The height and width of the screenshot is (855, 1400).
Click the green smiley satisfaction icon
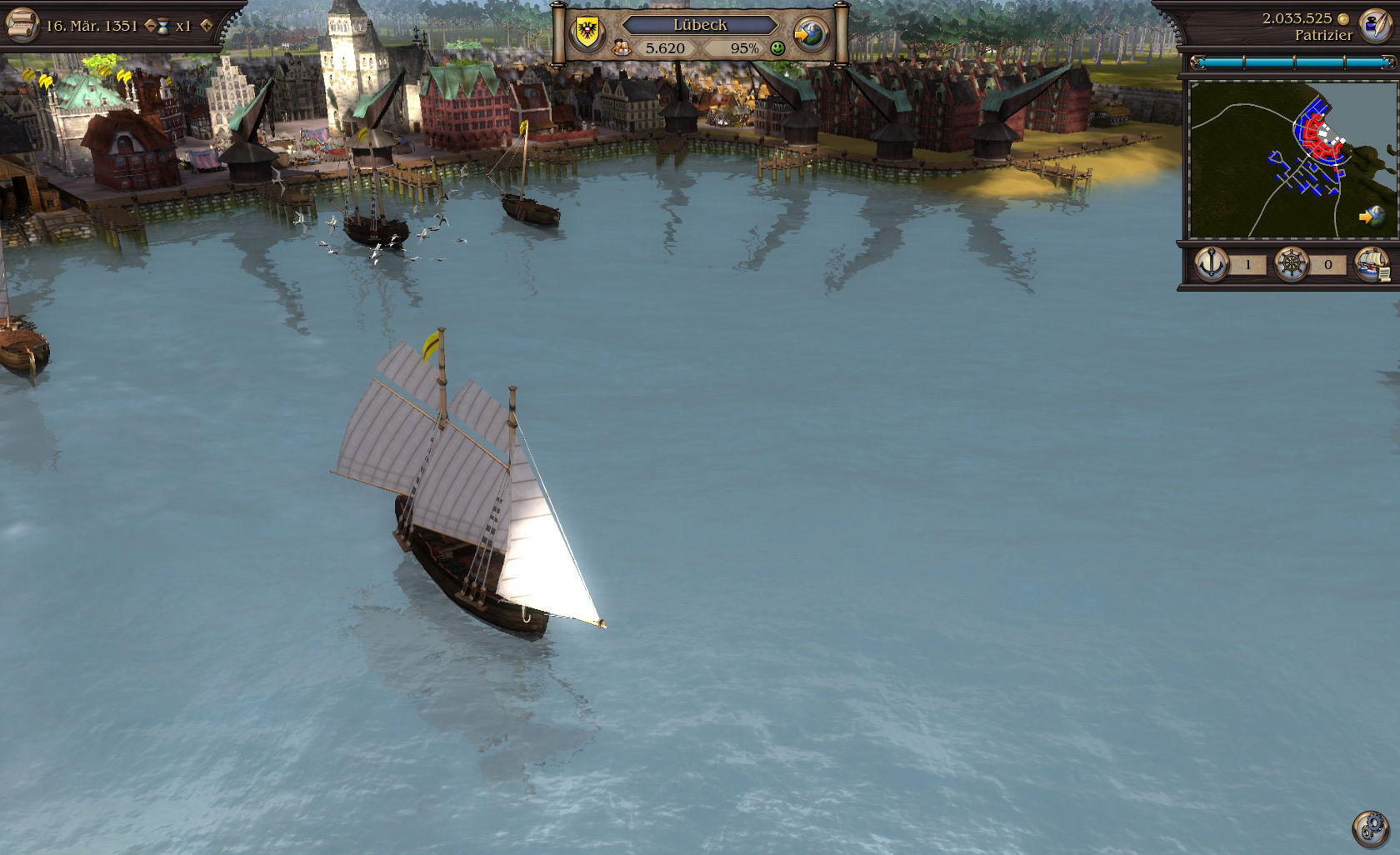(x=777, y=48)
